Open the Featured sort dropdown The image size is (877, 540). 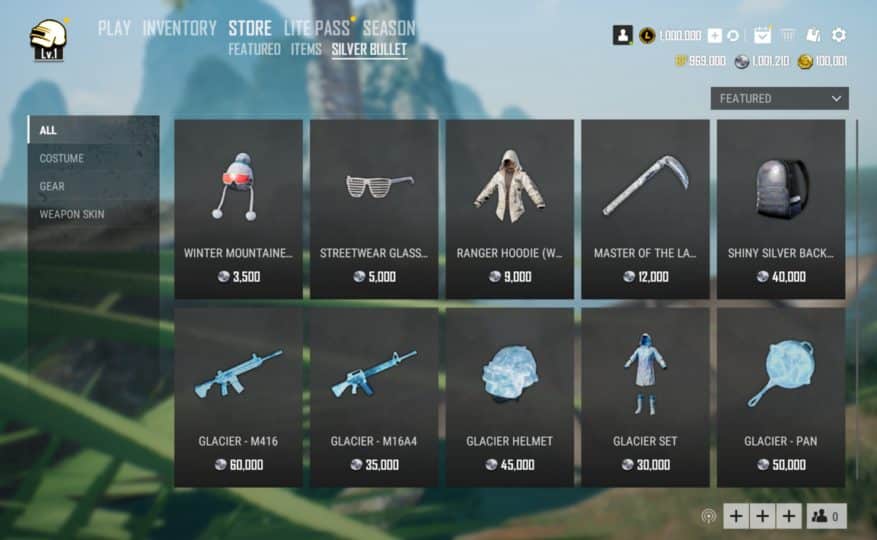pos(779,98)
